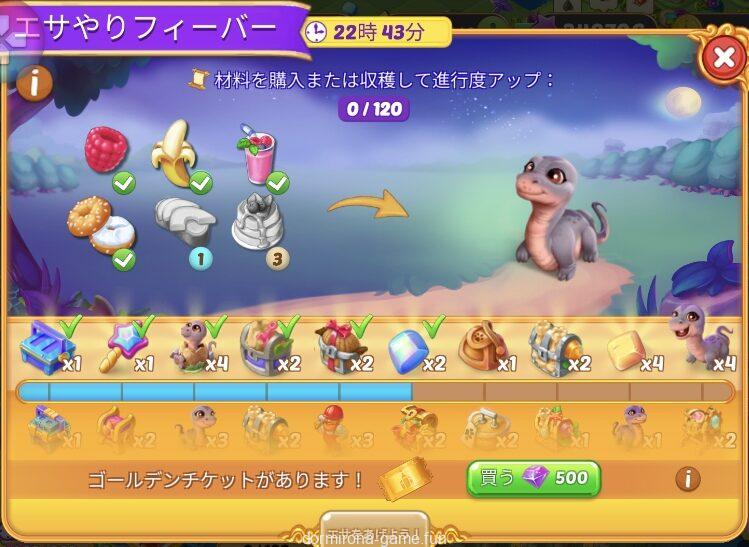Select the raspberry ingredient
Image resolution: width=749 pixels, height=547 pixels.
coord(105,150)
